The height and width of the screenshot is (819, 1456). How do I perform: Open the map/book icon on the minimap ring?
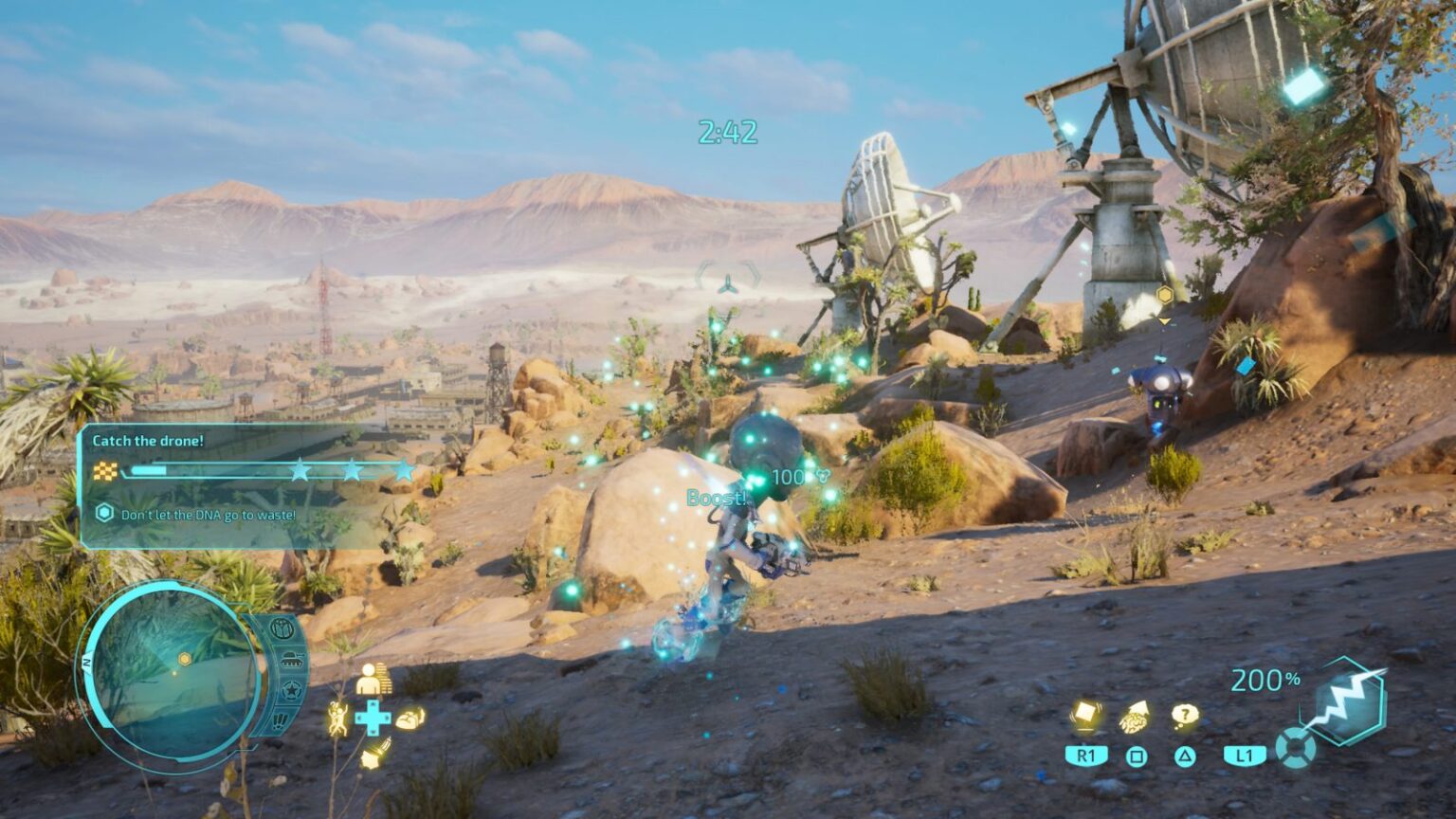click(x=281, y=628)
